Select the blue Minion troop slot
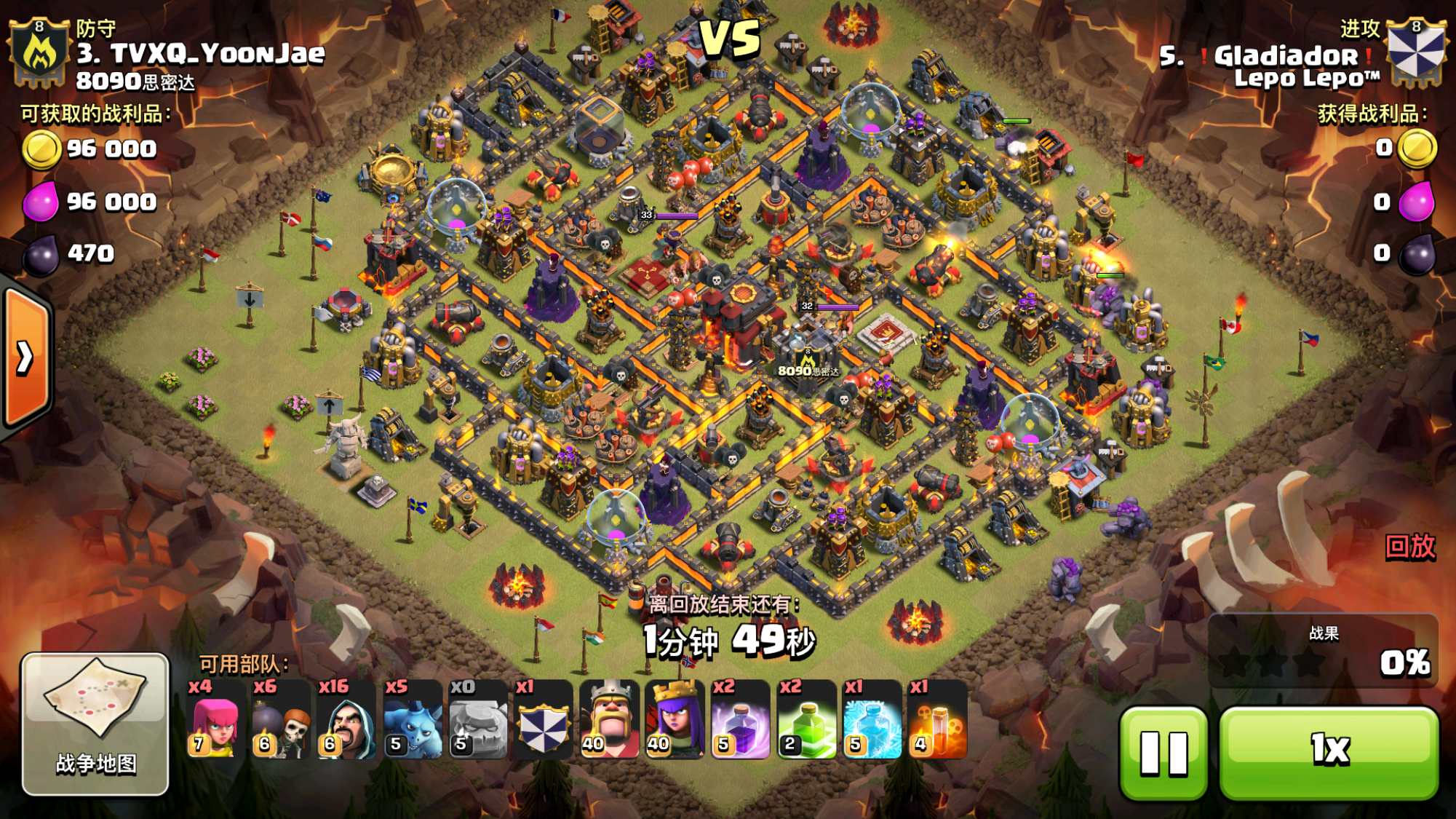Image resolution: width=1456 pixels, height=819 pixels. 412,721
